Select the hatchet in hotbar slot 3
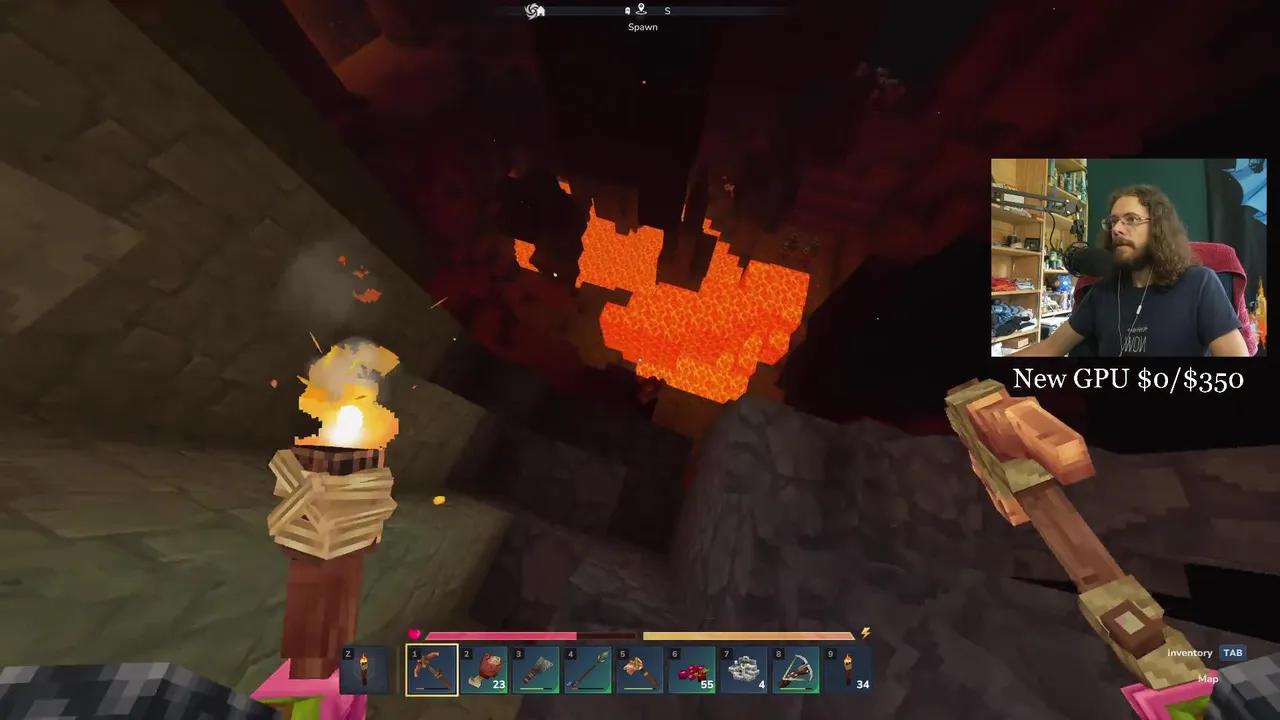 (535, 669)
